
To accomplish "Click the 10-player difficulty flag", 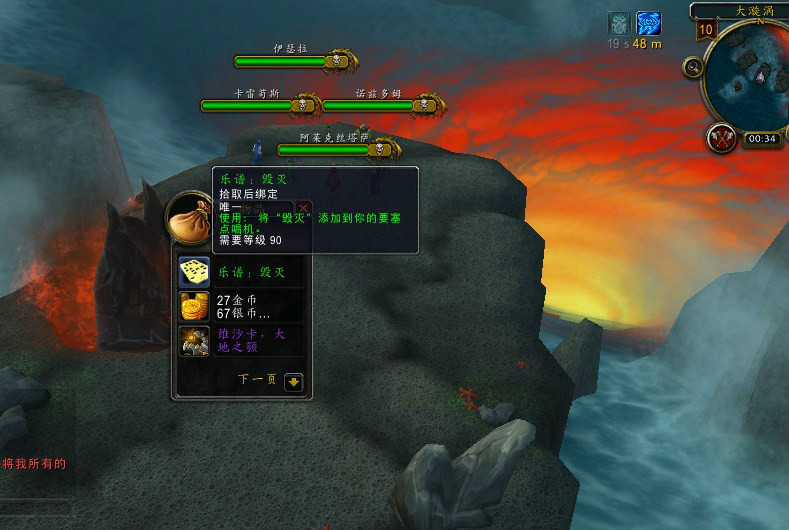I will coord(706,29).
